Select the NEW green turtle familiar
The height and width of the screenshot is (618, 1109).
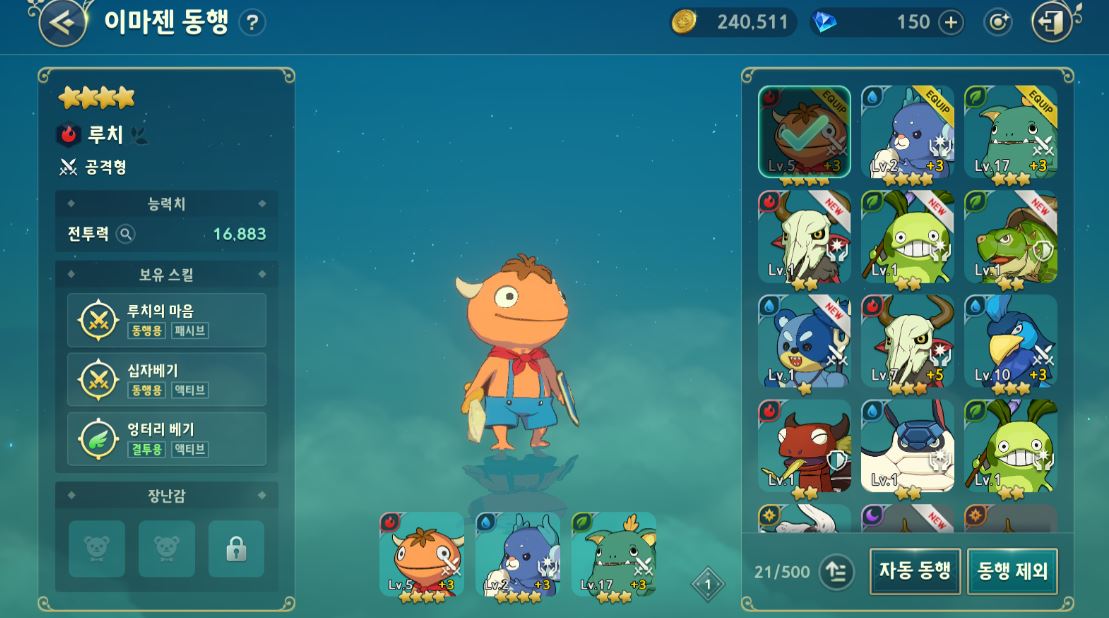click(1010, 237)
